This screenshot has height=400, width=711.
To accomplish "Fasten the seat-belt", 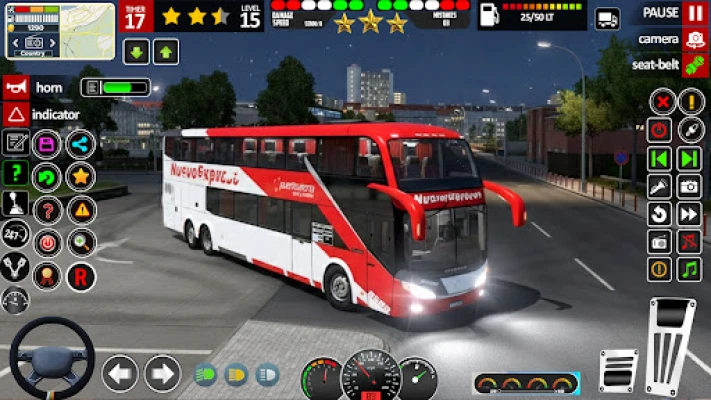I will [695, 65].
